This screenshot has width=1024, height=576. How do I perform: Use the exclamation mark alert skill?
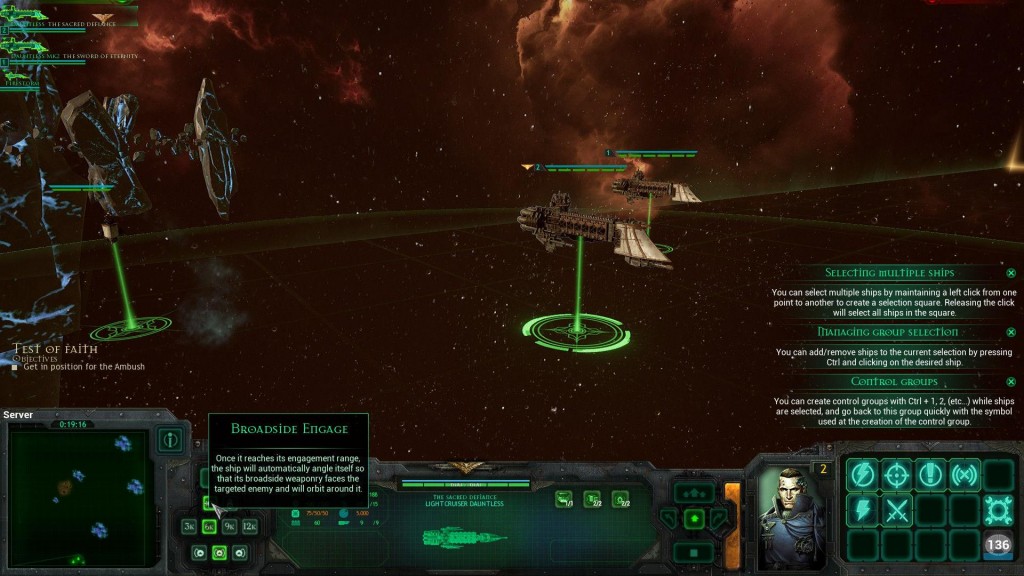pyautogui.click(x=930, y=475)
